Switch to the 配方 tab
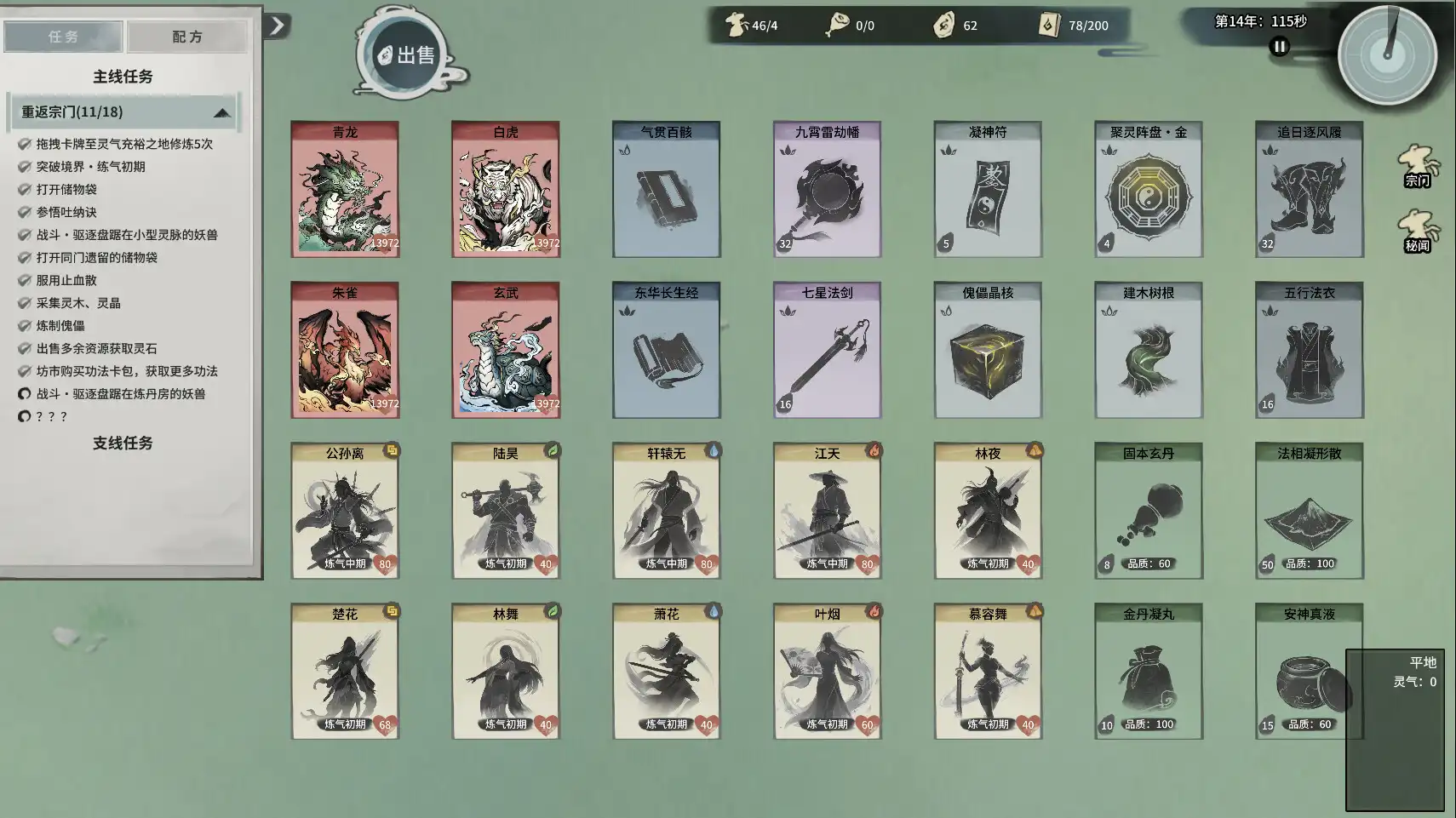The height and width of the screenshot is (818, 1456). click(186, 36)
